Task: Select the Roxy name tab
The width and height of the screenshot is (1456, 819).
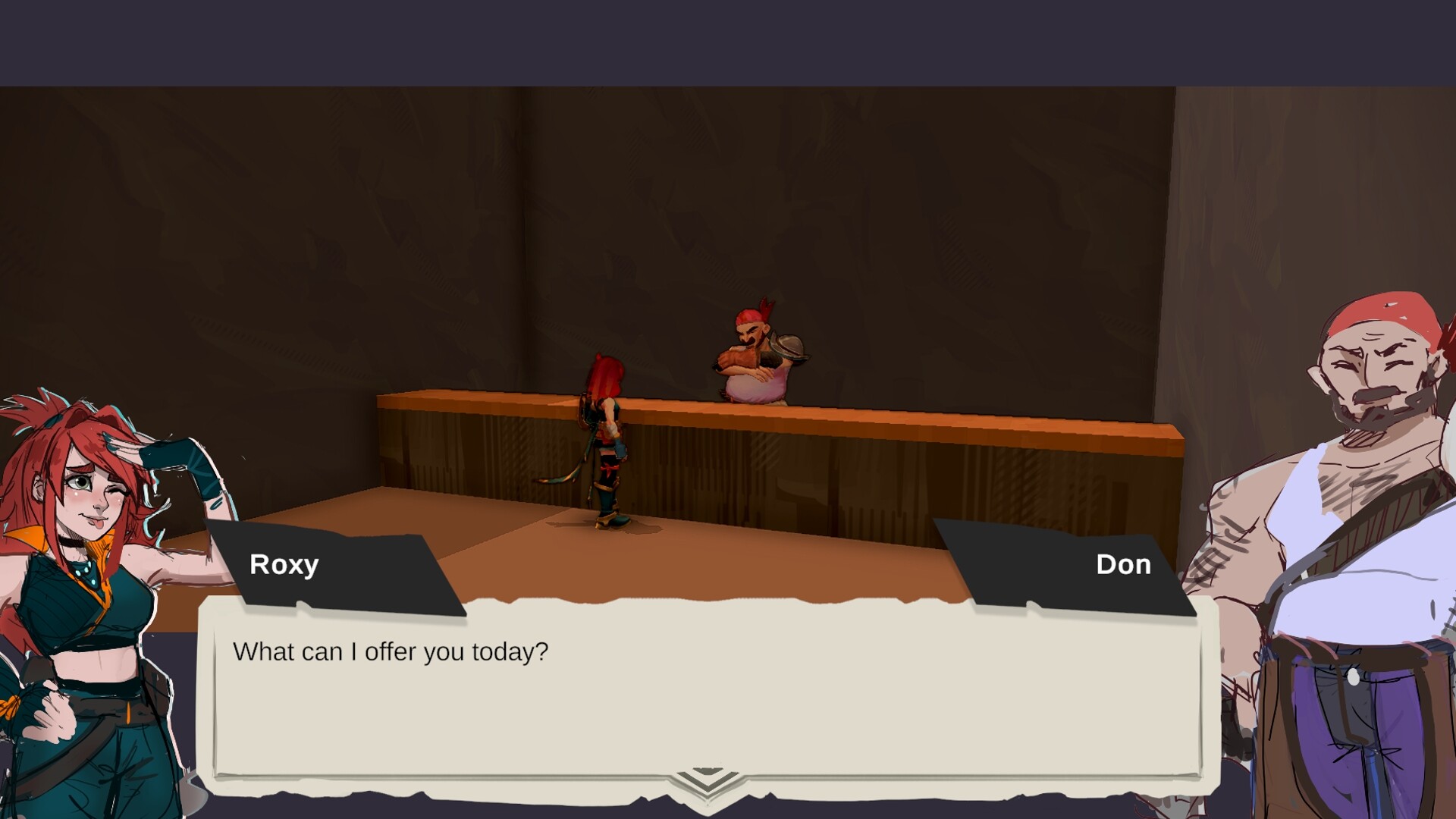Action: [x=284, y=564]
